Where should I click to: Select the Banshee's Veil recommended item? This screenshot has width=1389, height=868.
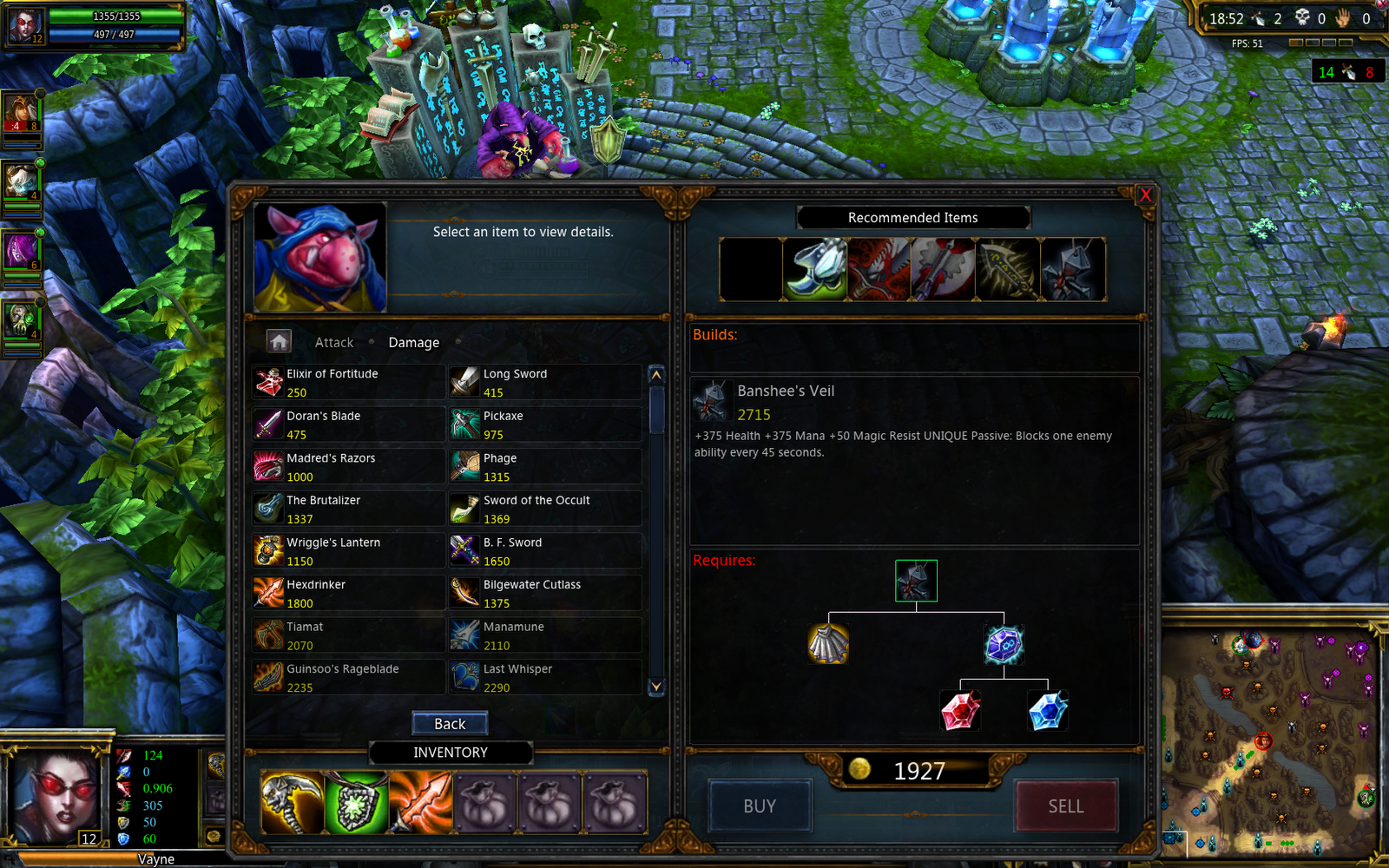pos(1073,270)
